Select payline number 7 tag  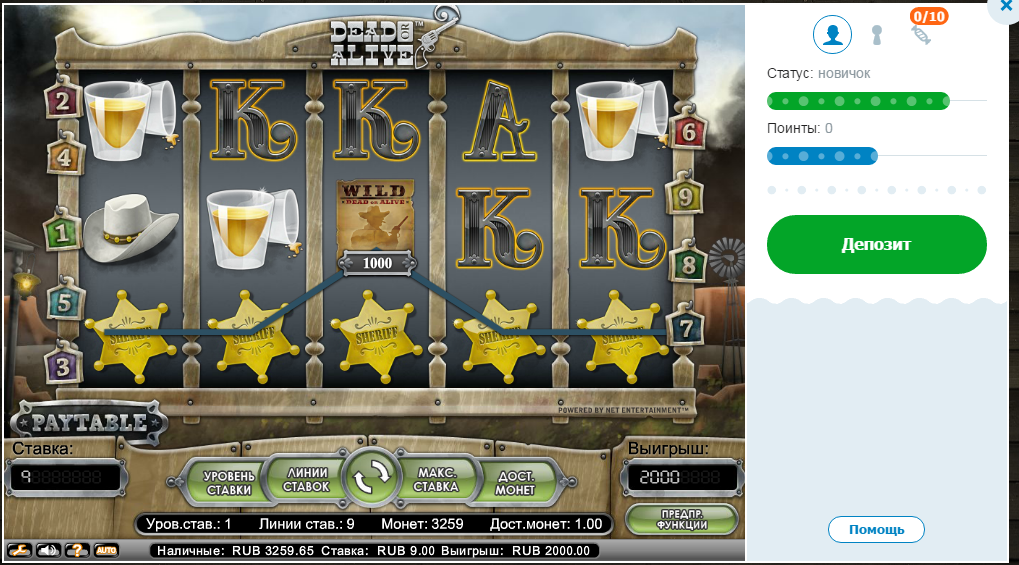685,328
